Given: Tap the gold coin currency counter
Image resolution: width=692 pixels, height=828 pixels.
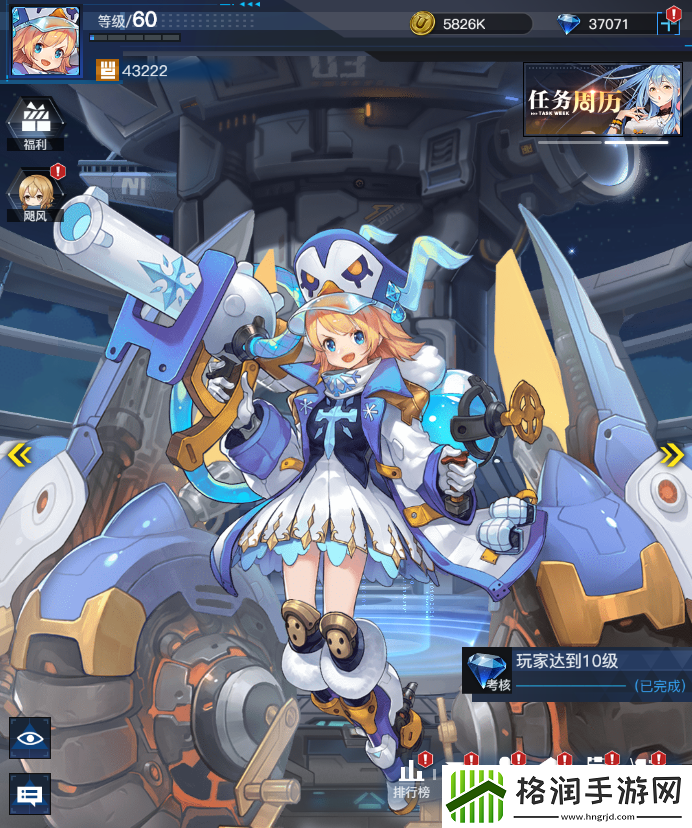Looking at the screenshot, I should pyautogui.click(x=468, y=24).
